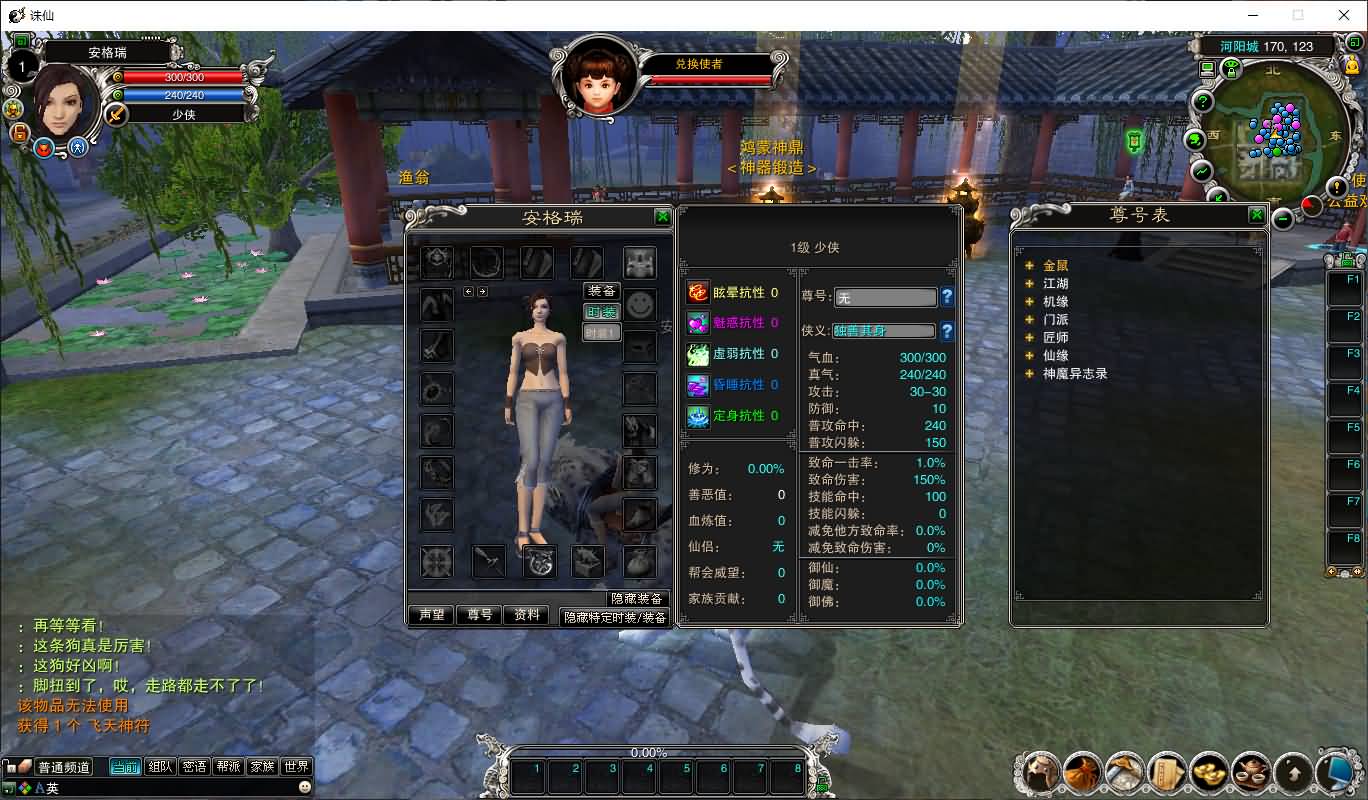Viewport: 1368px width, 800px height.
Task: Open the chat emoji smiley picker
Action: (305, 788)
